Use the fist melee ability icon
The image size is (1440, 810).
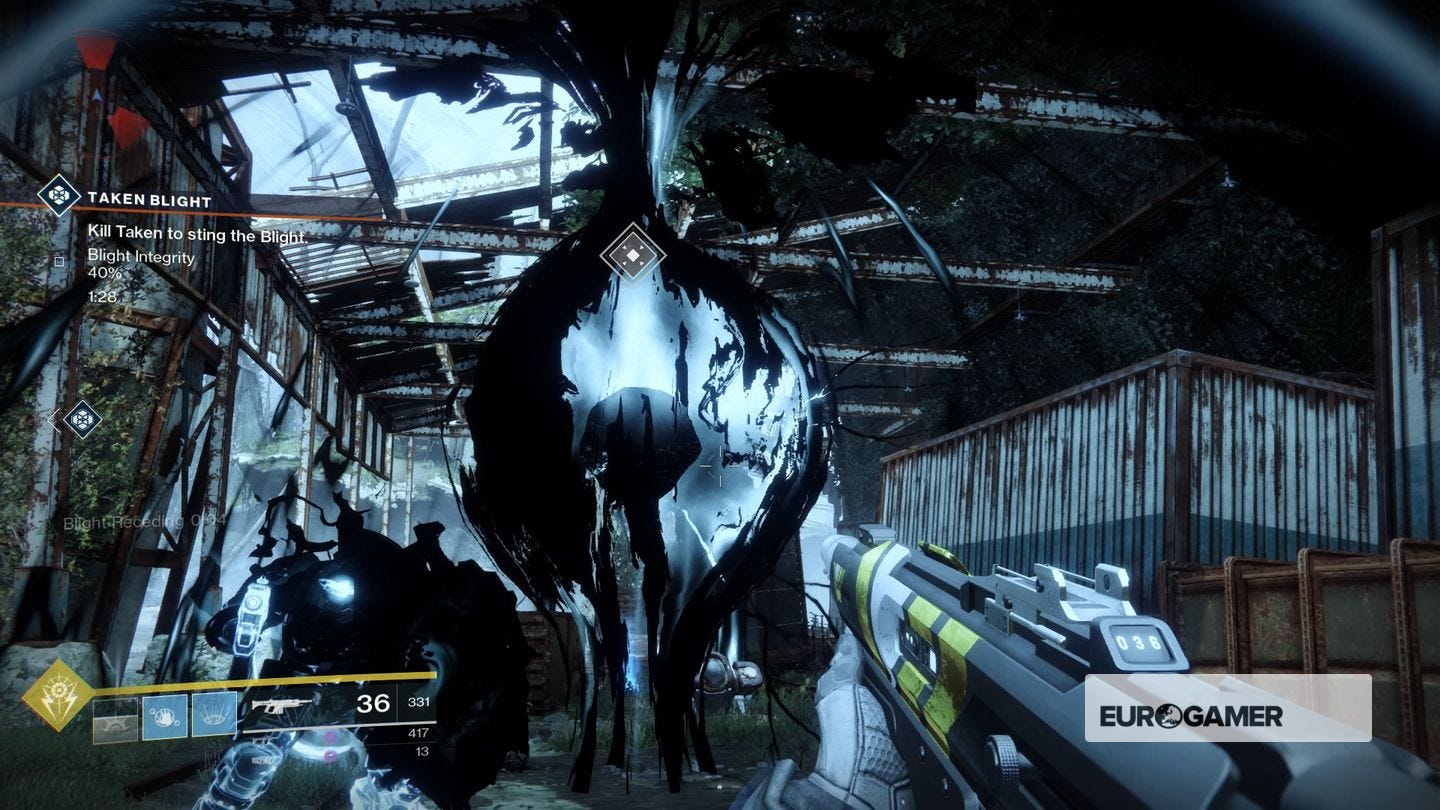point(164,716)
